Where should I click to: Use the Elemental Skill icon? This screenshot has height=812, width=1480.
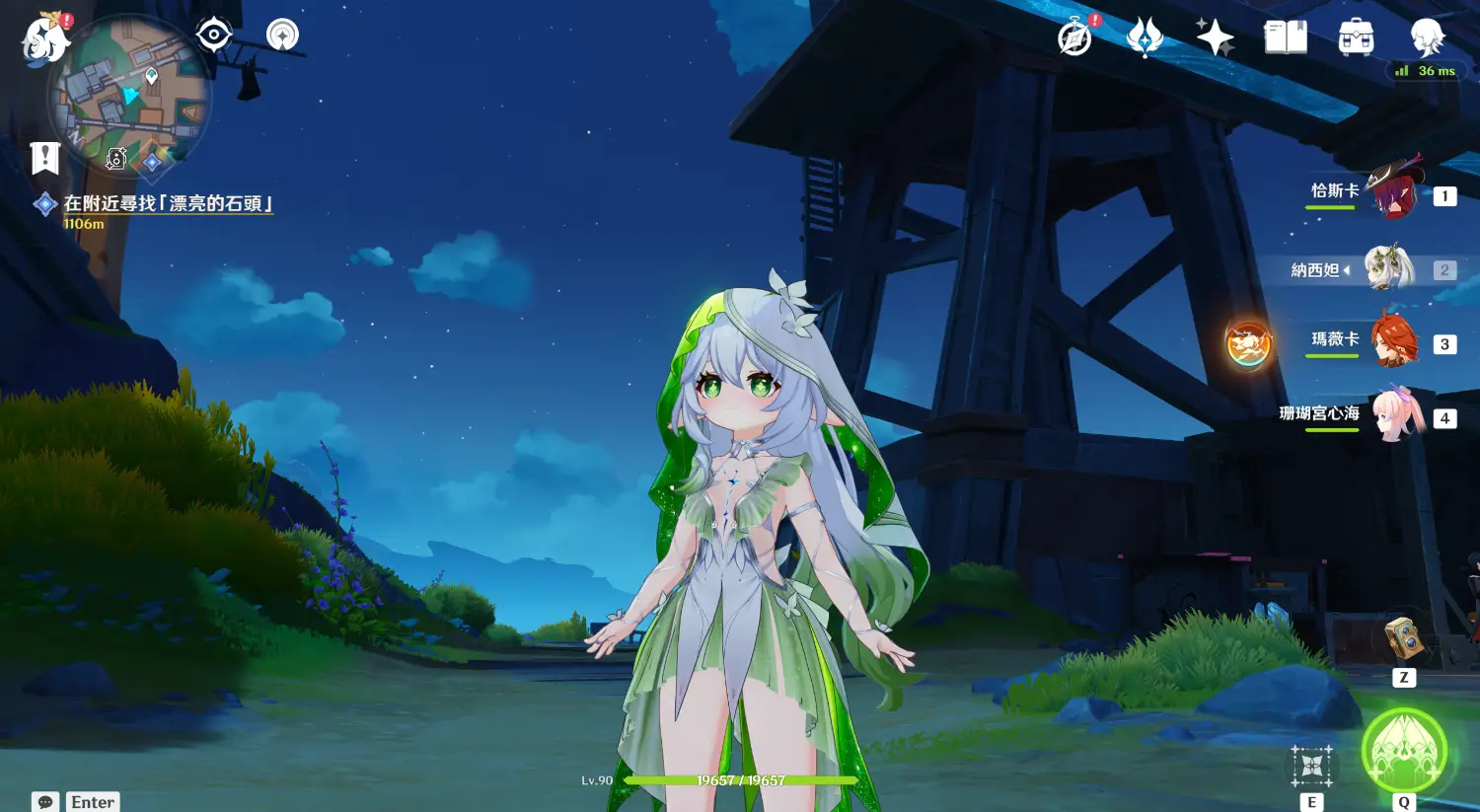pos(1311,766)
